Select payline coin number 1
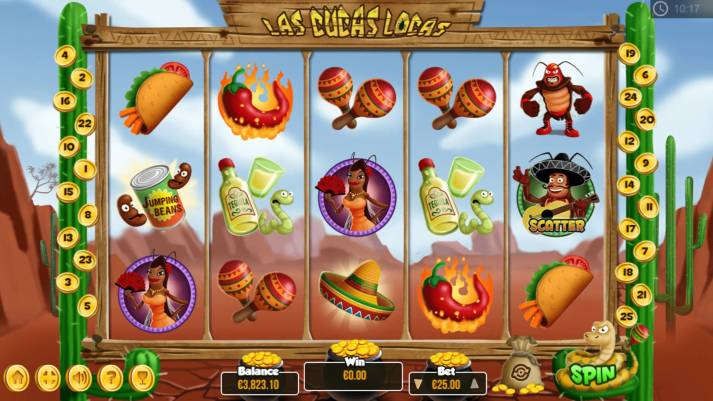713x401 pixels. [85, 168]
